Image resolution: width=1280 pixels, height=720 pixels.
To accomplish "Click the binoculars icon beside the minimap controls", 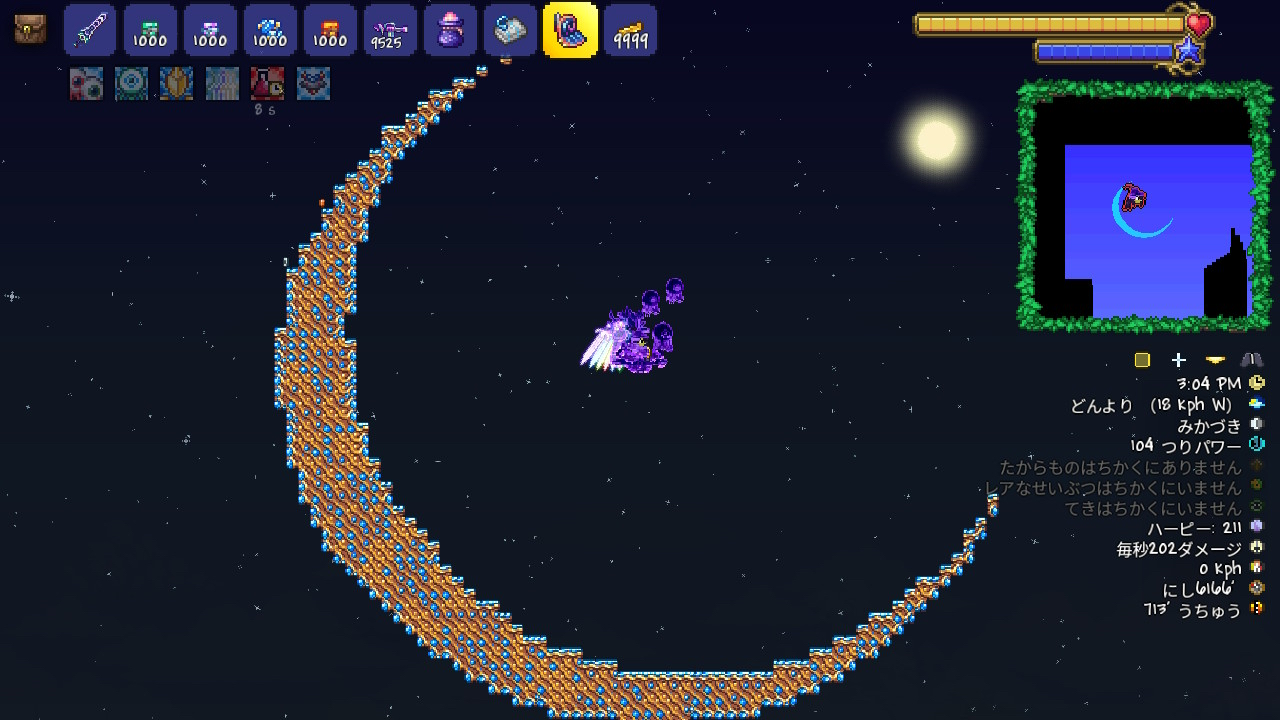I will click(1251, 360).
